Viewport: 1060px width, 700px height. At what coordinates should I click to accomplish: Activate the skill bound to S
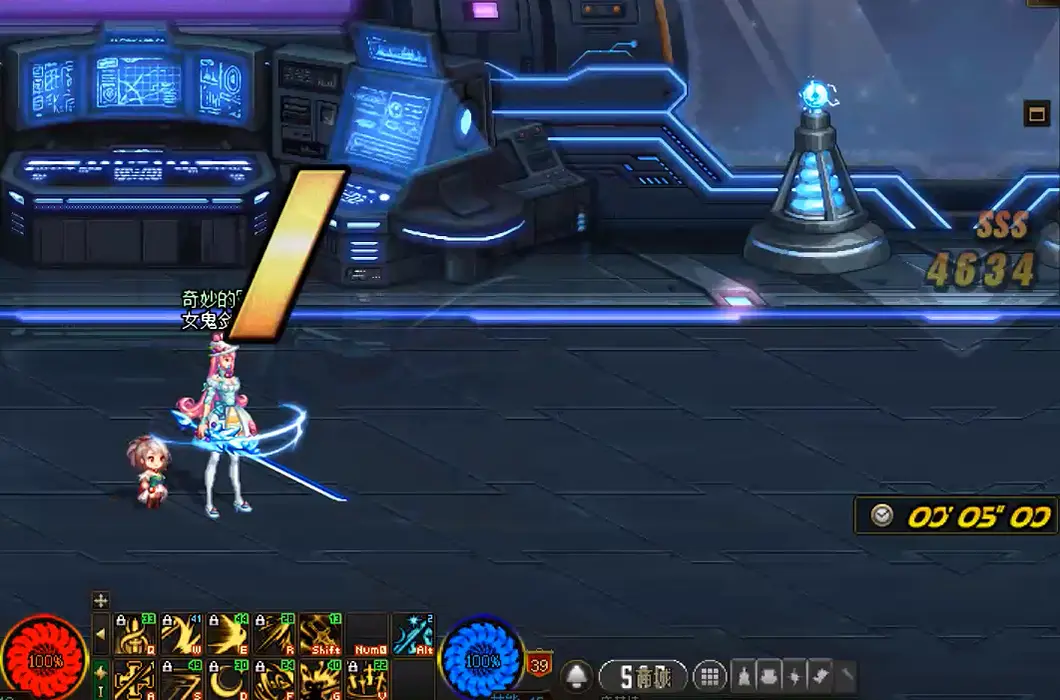pos(181,680)
